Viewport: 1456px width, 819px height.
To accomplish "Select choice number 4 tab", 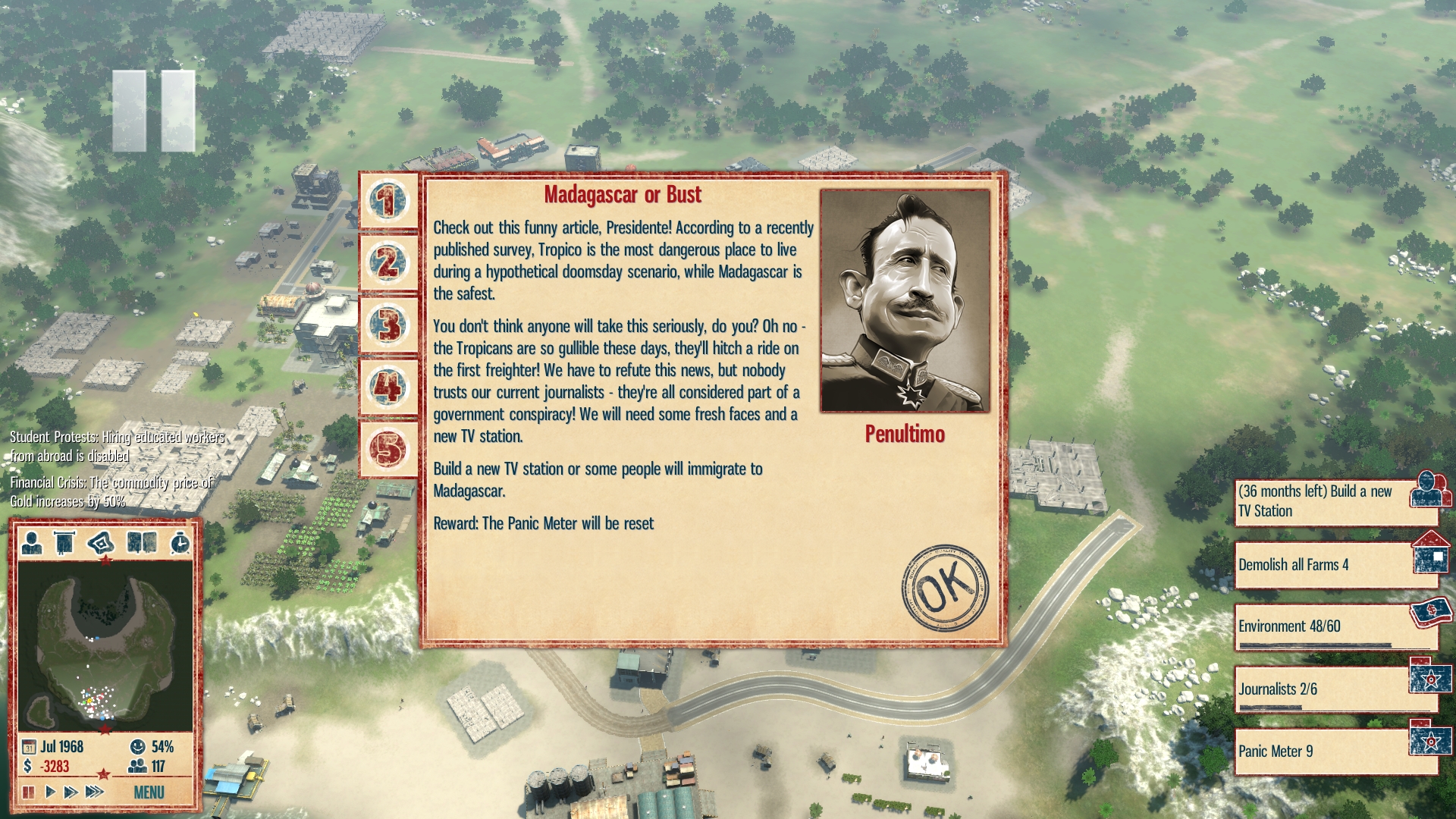I will [x=388, y=388].
